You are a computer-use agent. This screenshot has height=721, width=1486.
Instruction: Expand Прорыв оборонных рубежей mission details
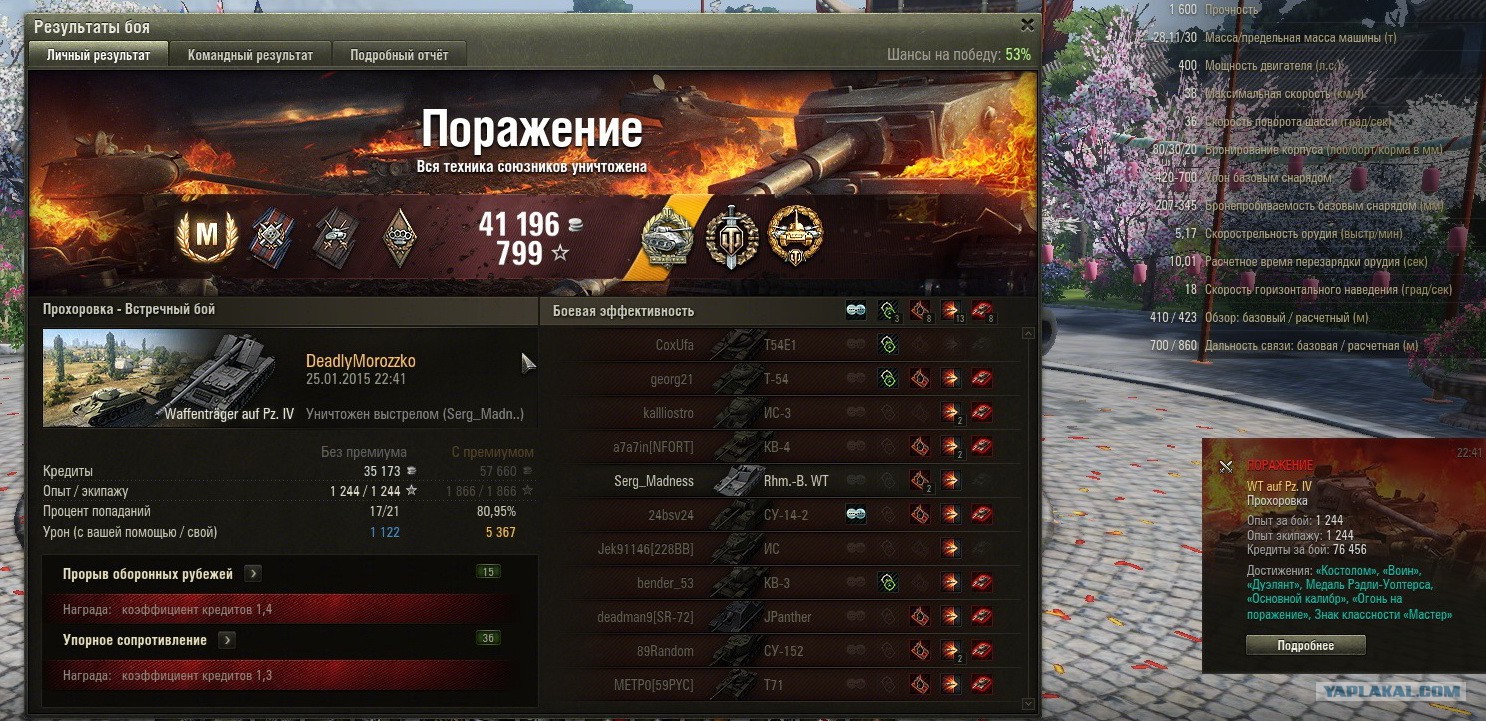coord(254,574)
